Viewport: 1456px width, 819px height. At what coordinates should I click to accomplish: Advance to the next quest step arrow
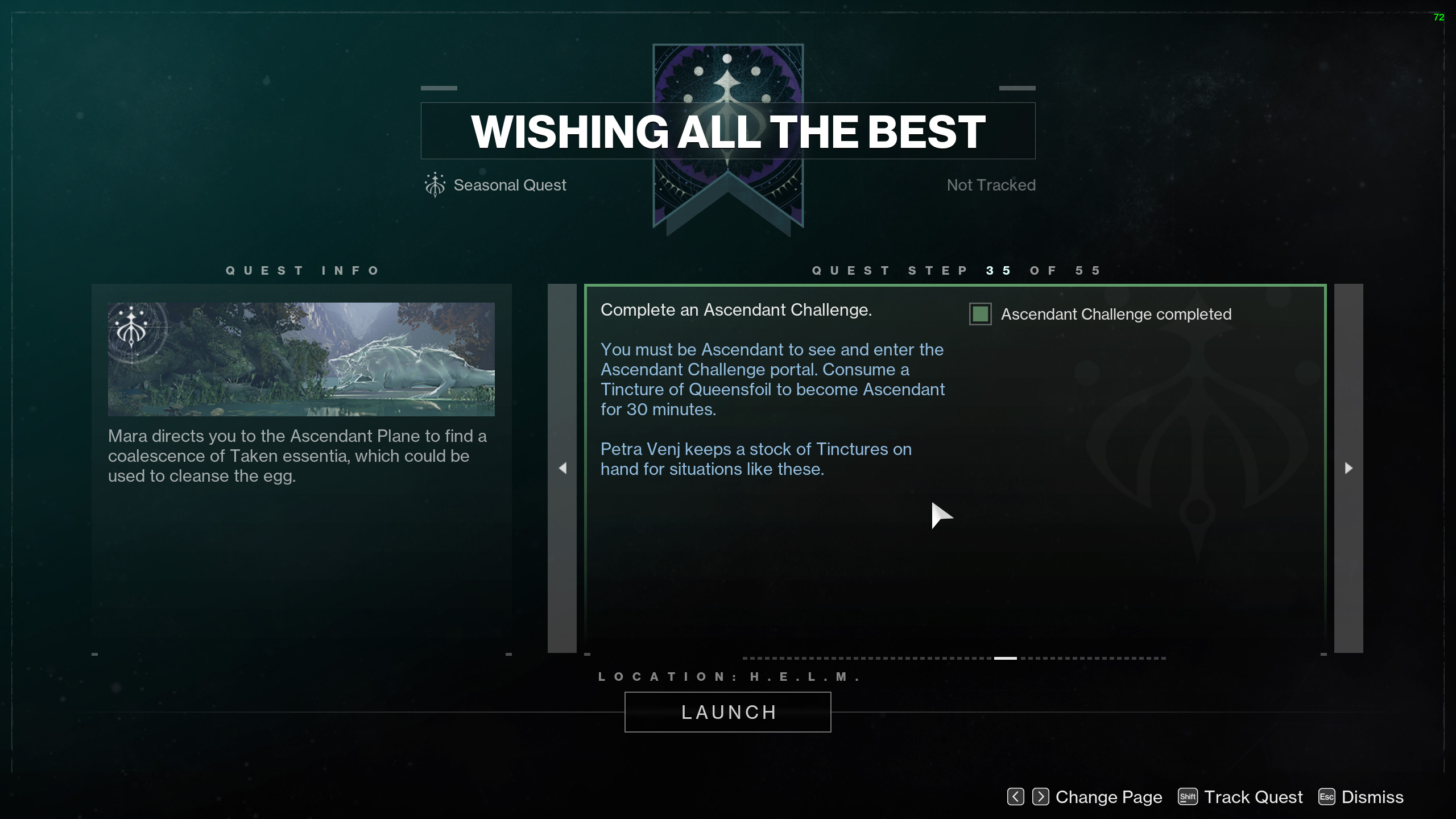[1349, 468]
